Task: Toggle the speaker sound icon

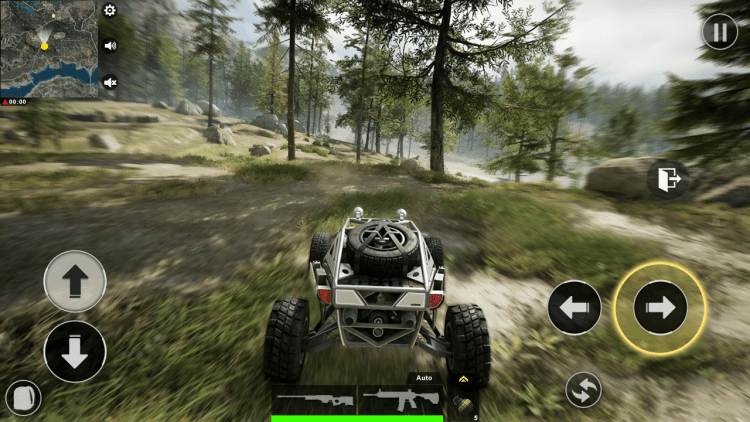Action: click(x=109, y=45)
